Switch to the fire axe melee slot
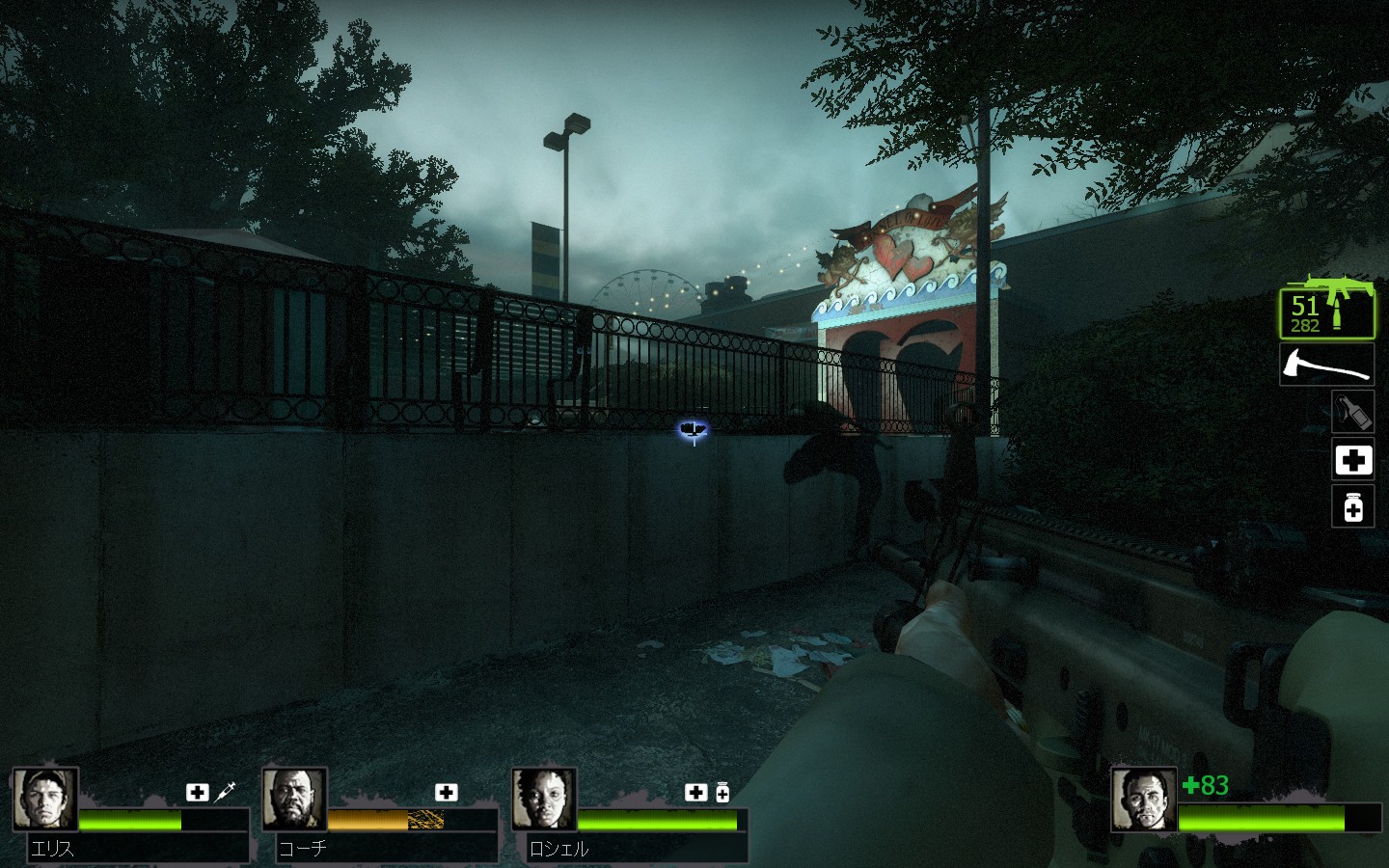1389x868 pixels. point(1327,365)
